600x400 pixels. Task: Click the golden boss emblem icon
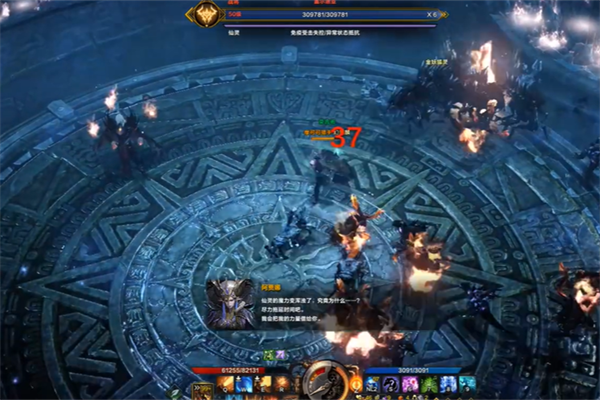tap(207, 15)
